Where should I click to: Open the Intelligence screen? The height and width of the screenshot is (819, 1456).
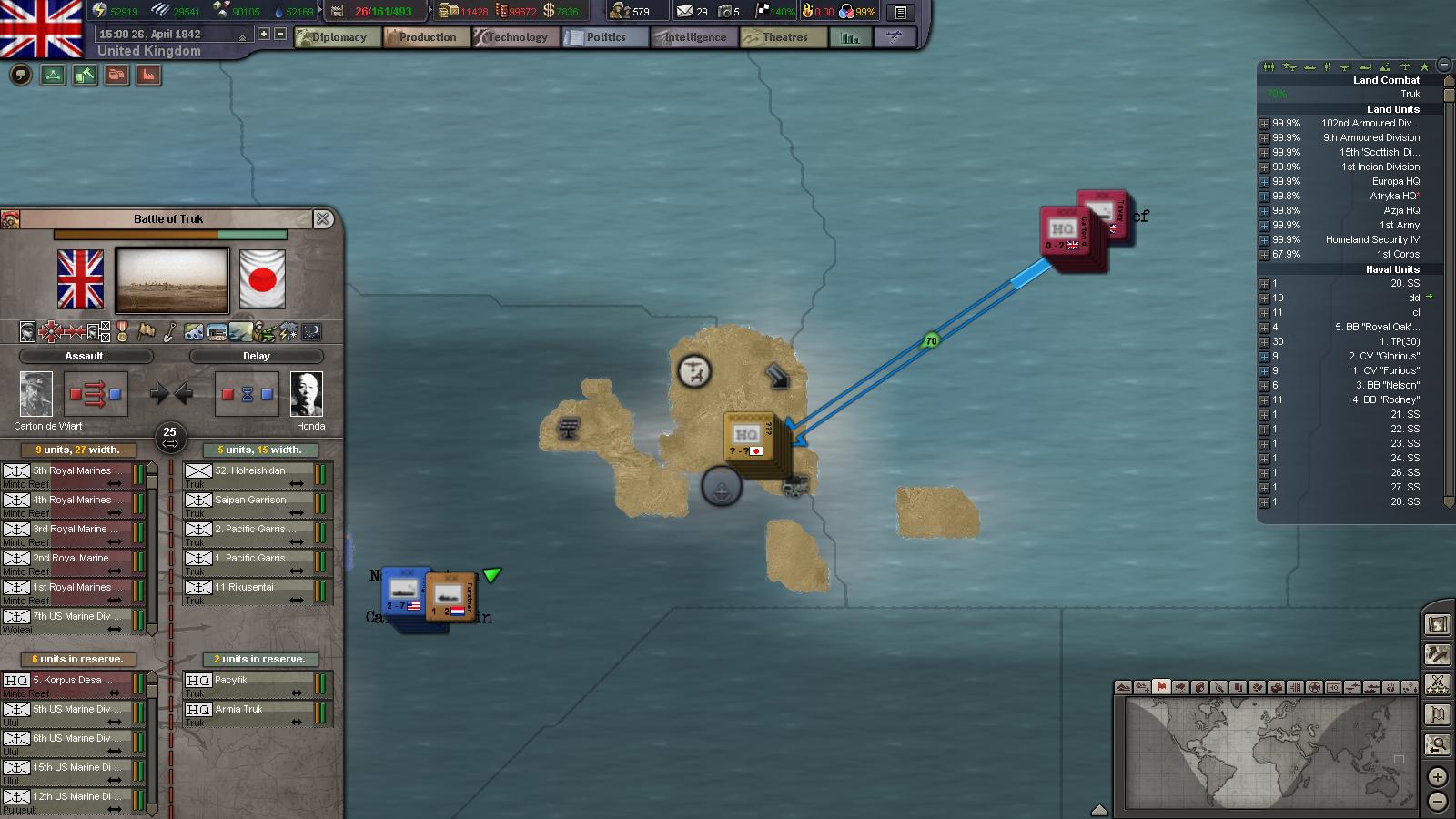[x=693, y=37]
